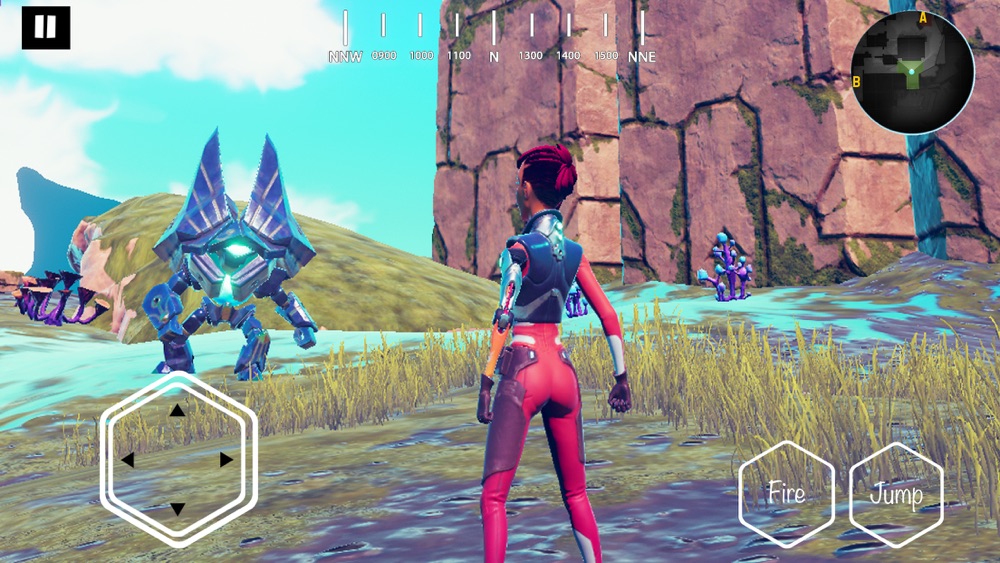Select marker B on the minimap
This screenshot has height=563, width=1000.
point(857,81)
